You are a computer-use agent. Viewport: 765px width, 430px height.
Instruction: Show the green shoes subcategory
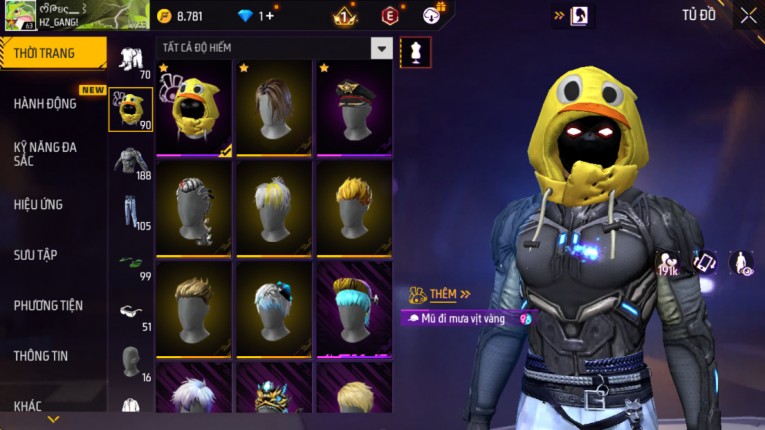coord(130,265)
